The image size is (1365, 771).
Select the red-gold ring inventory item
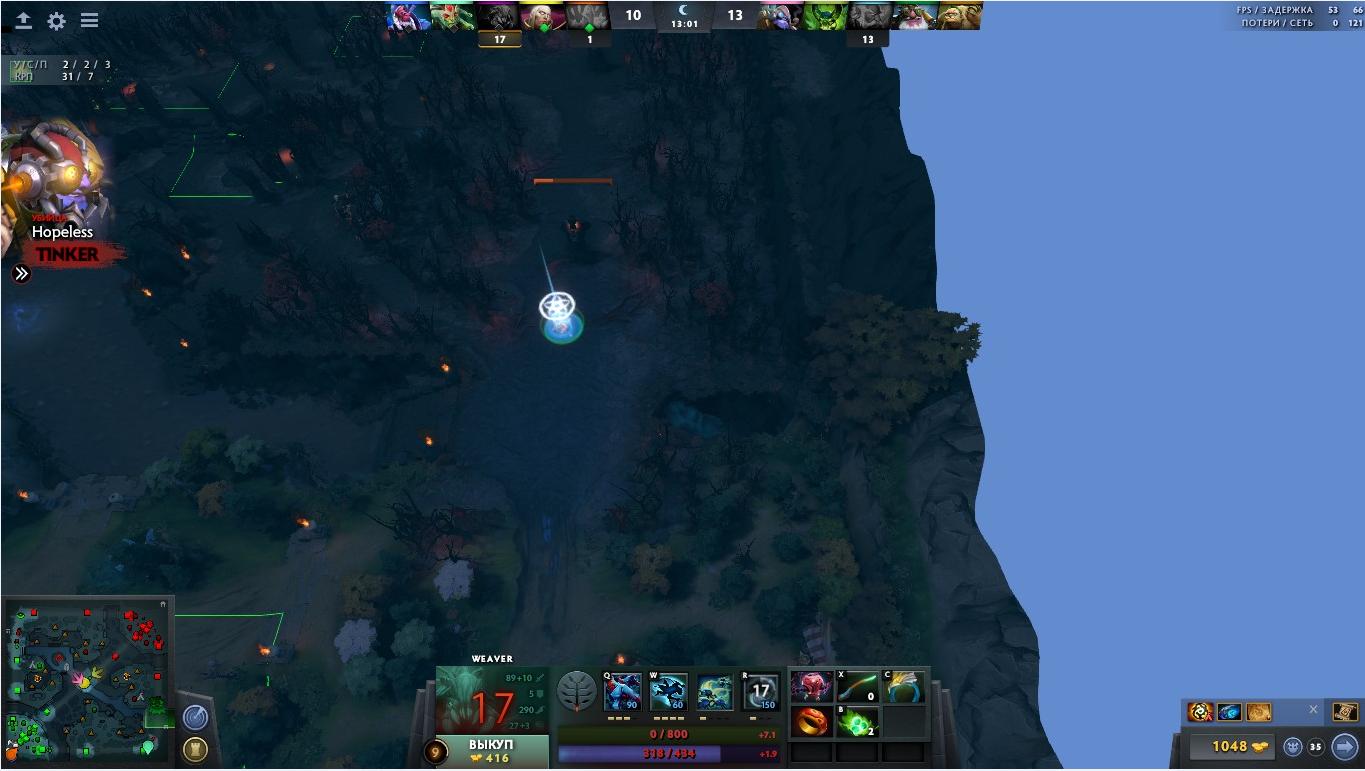click(x=812, y=721)
